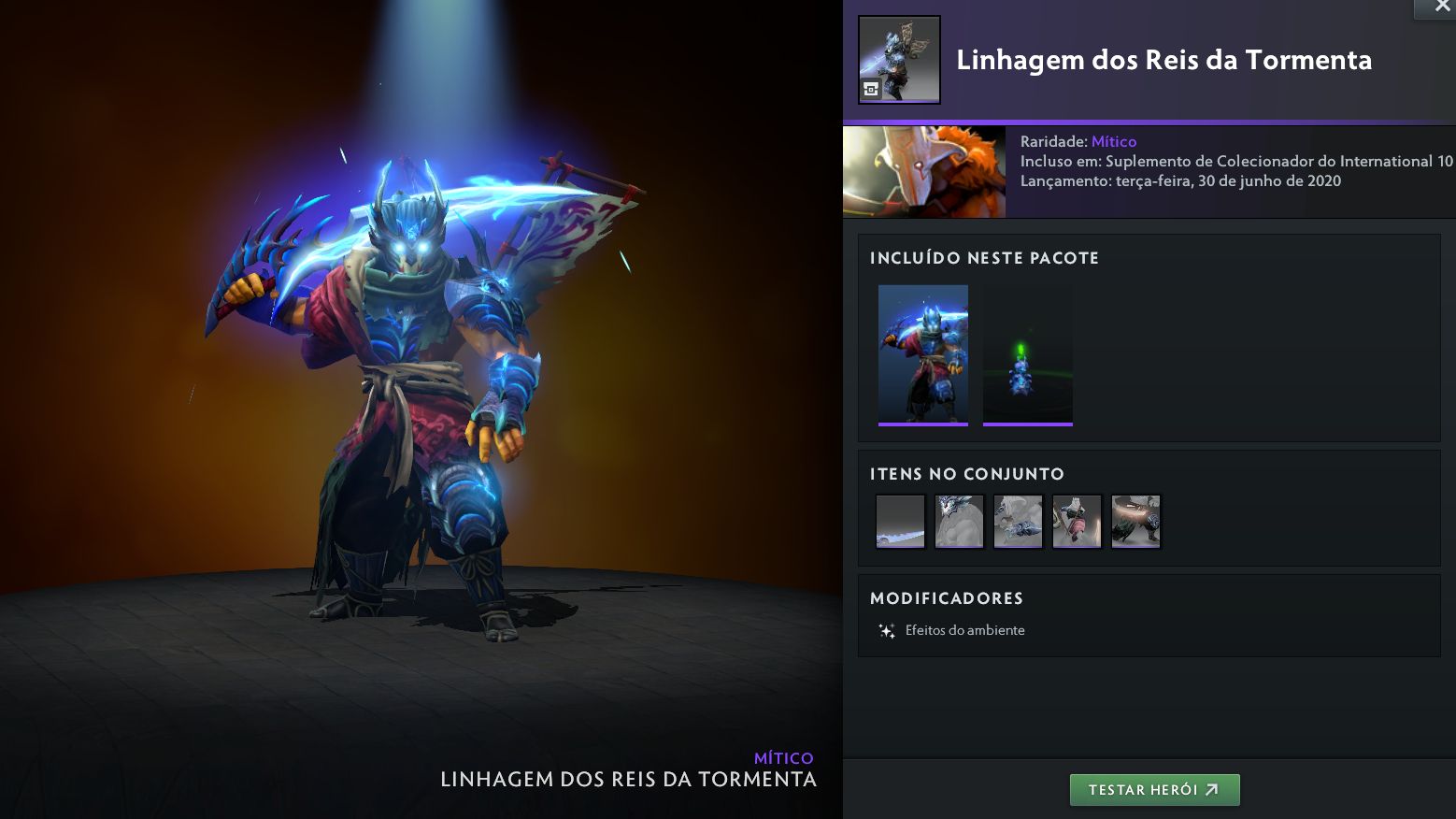
Task: Select the Juggernaut armored set thumbnail
Action: pos(923,354)
